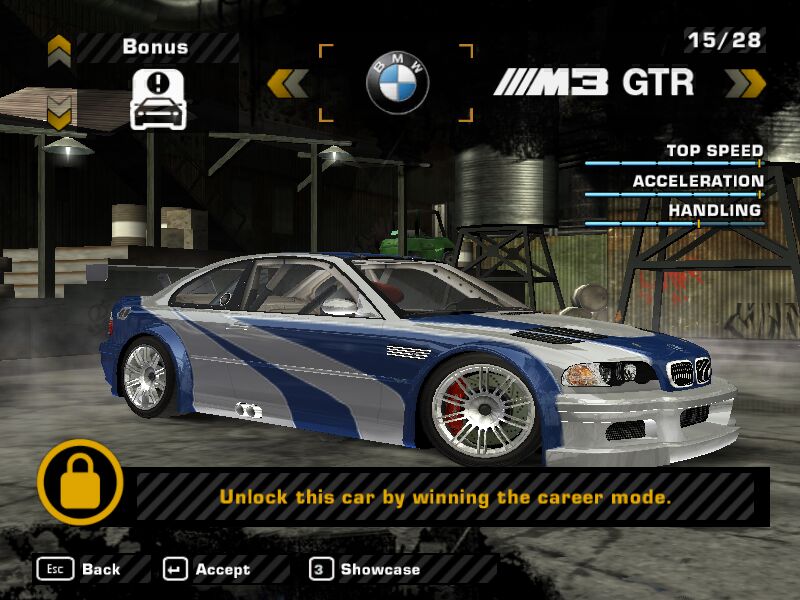Switch category with the up arrow
This screenshot has width=800, height=600.
59,47
